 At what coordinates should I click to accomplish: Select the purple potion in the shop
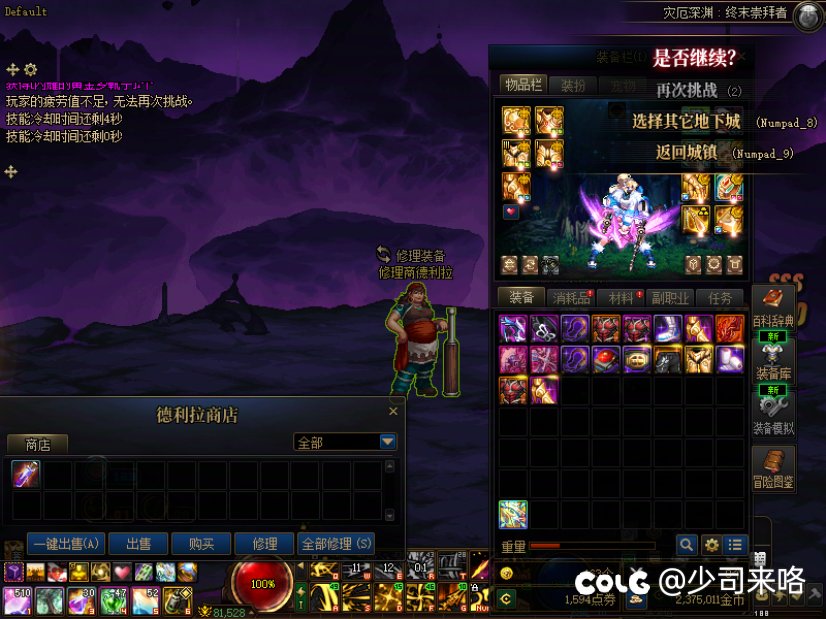pos(25,474)
